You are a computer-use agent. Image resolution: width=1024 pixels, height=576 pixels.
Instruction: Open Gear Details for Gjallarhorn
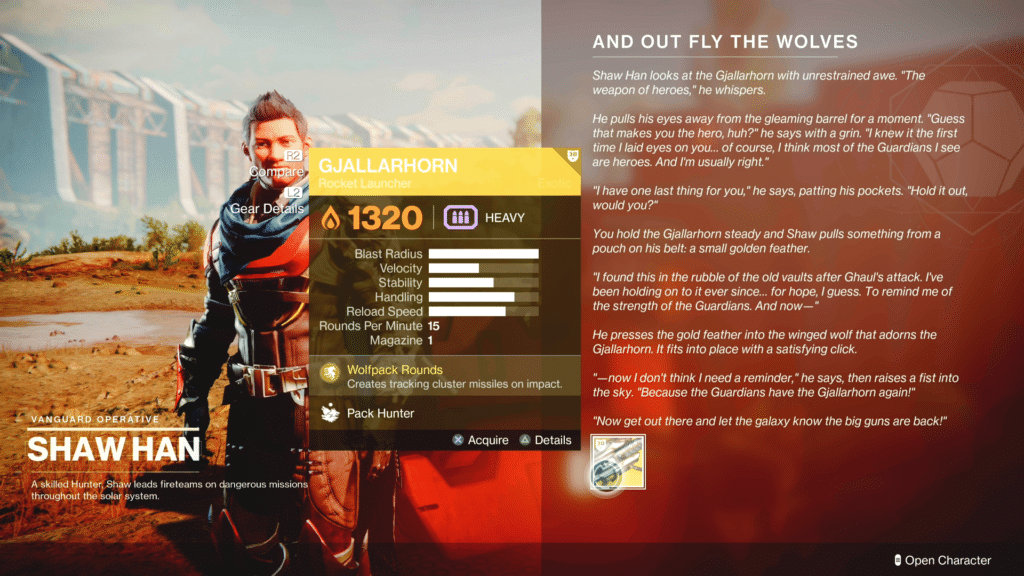tap(268, 208)
